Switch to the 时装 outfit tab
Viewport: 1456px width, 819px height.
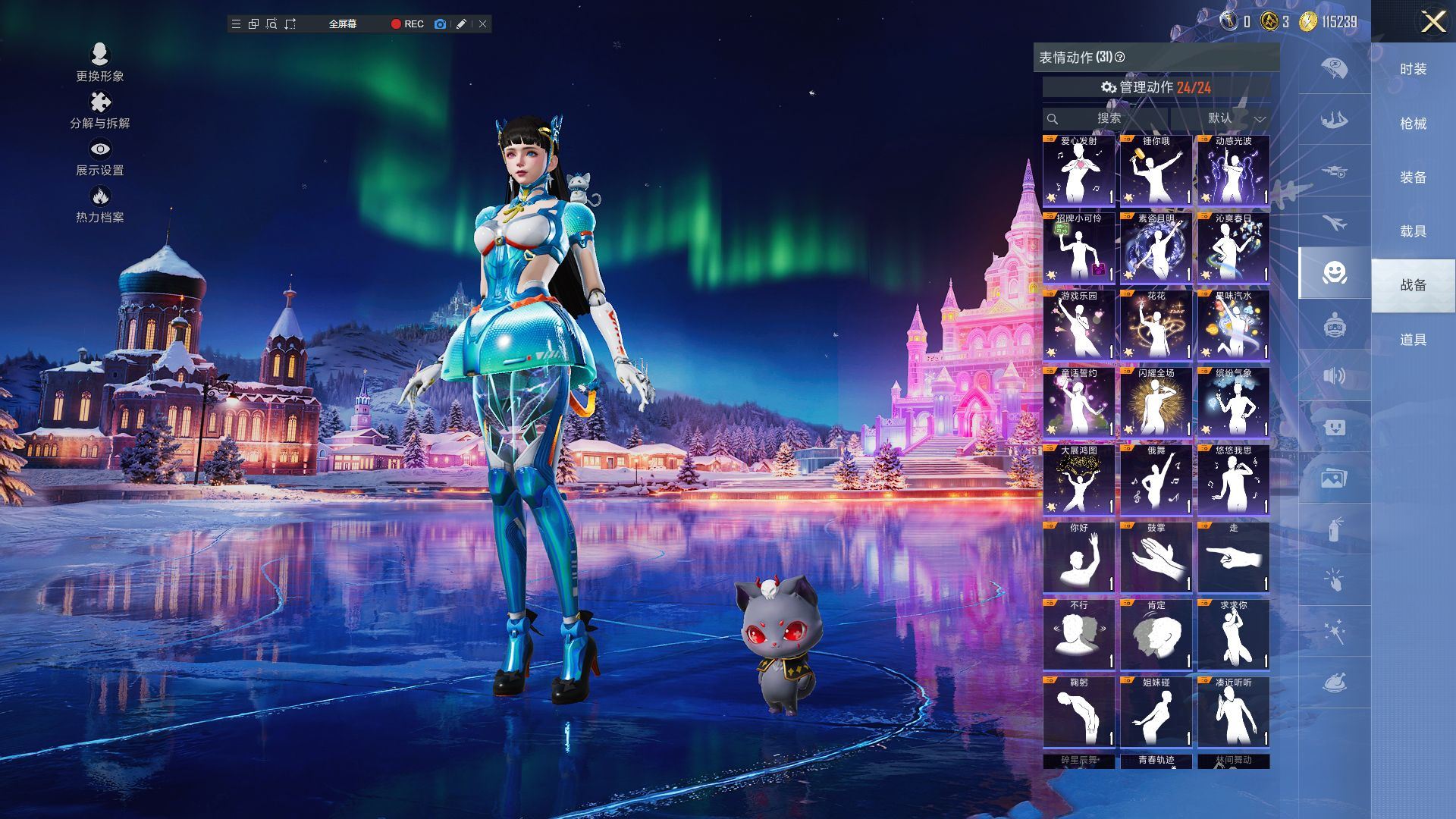(1413, 69)
